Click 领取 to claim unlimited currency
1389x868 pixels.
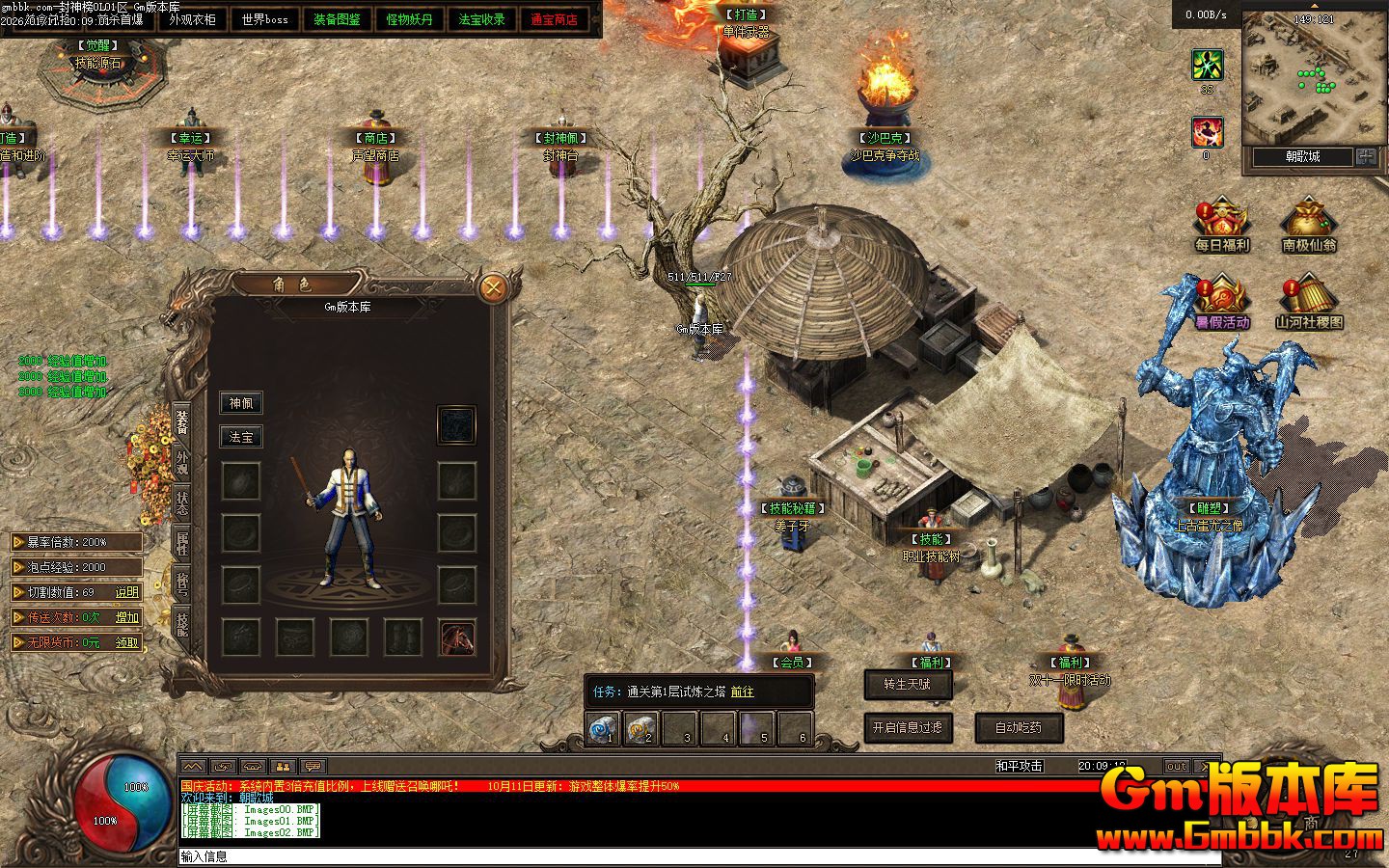point(127,642)
